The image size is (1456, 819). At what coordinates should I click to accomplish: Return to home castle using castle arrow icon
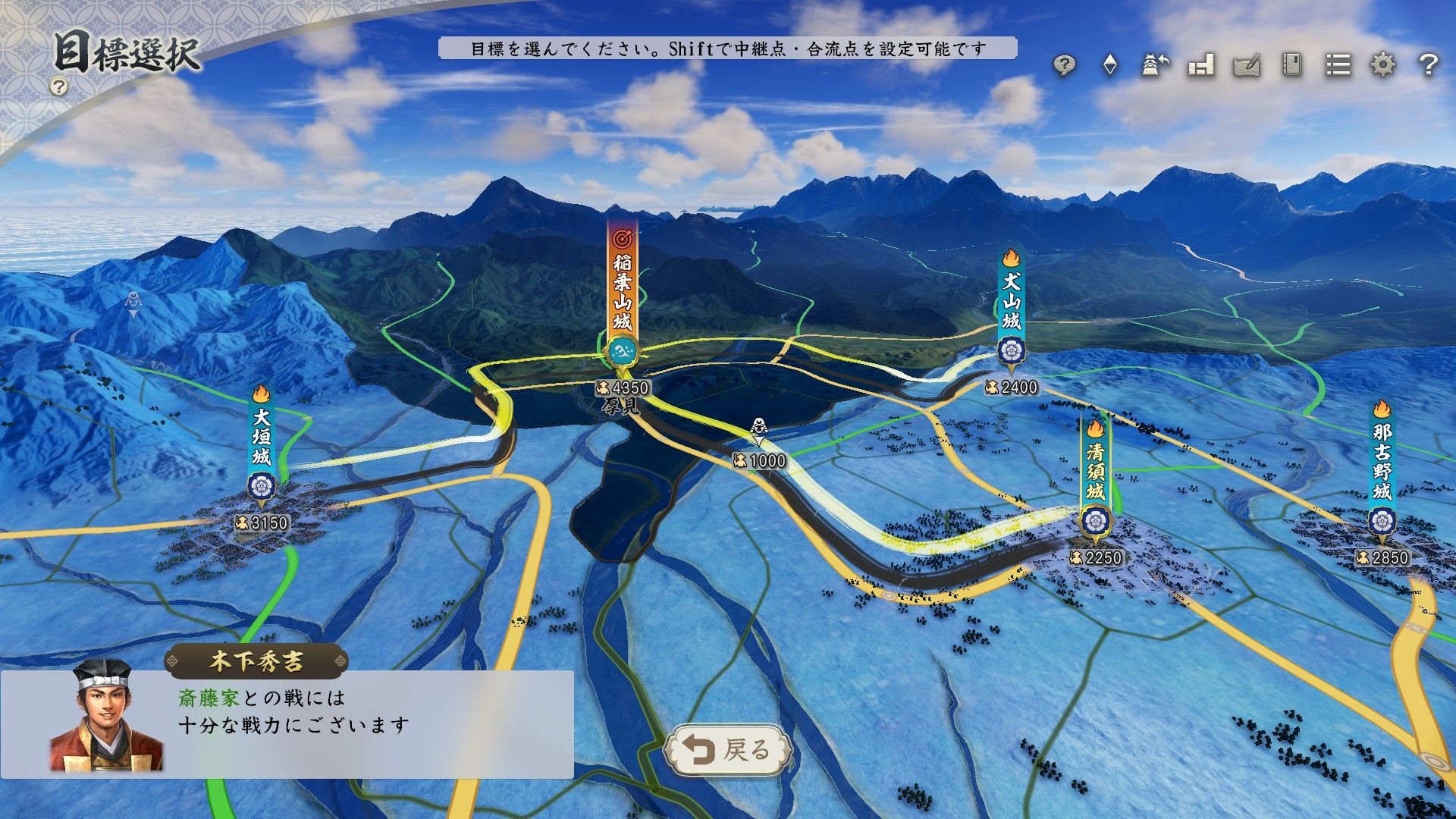pyautogui.click(x=1155, y=65)
